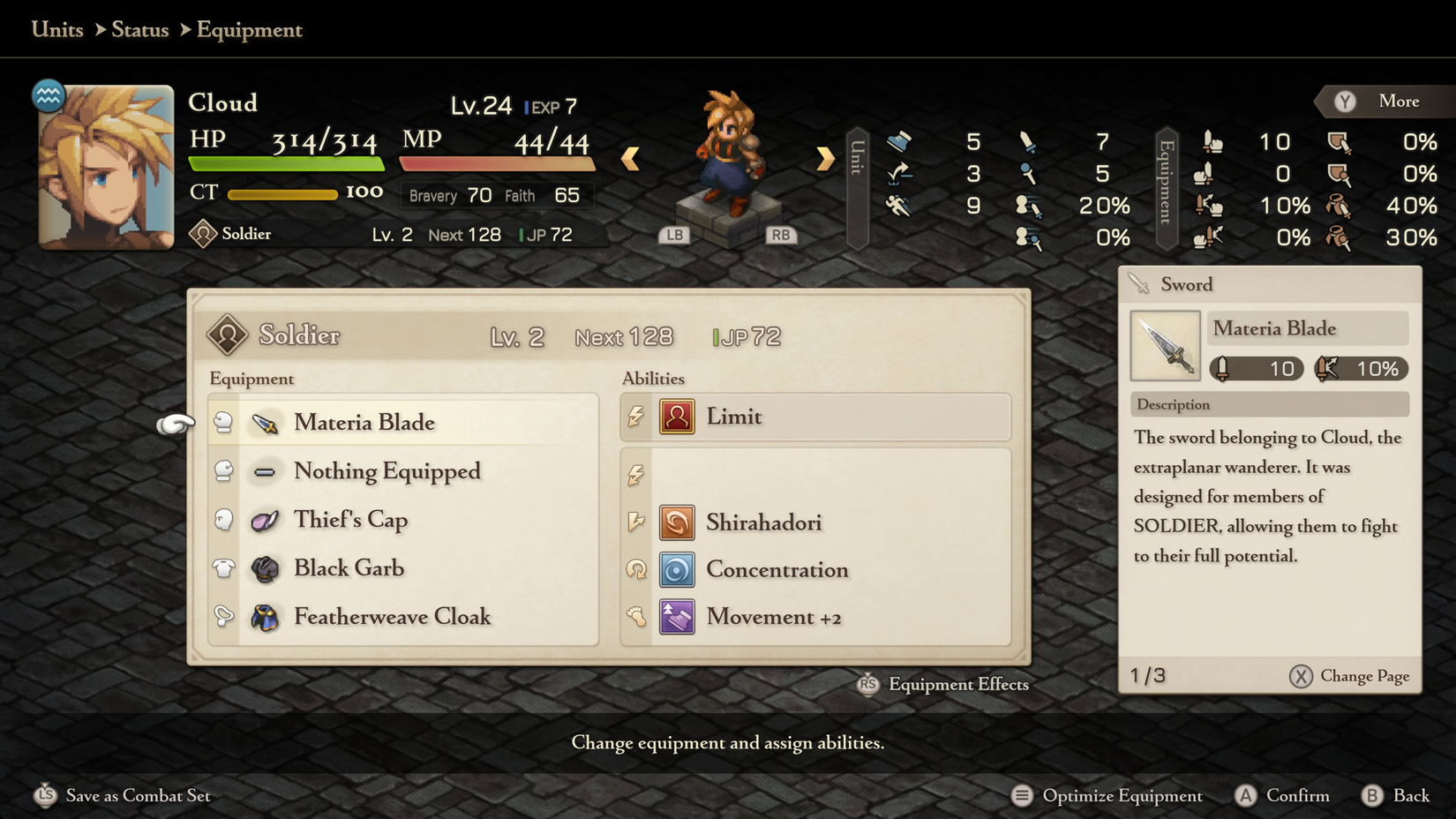The image size is (1456, 819).
Task: Click the Shirahadori ability icon
Action: [x=677, y=522]
